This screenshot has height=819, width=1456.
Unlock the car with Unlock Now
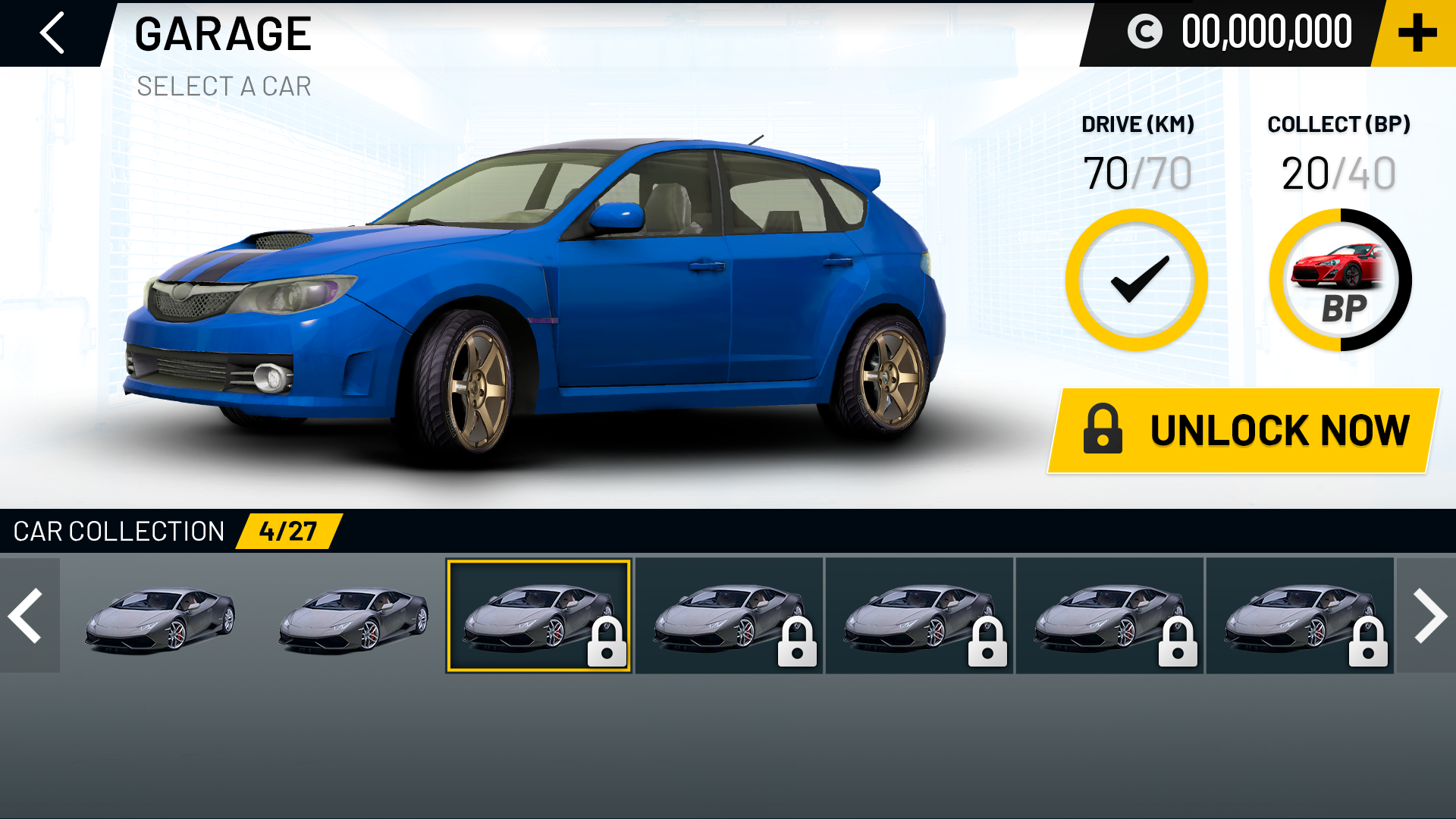(1244, 431)
